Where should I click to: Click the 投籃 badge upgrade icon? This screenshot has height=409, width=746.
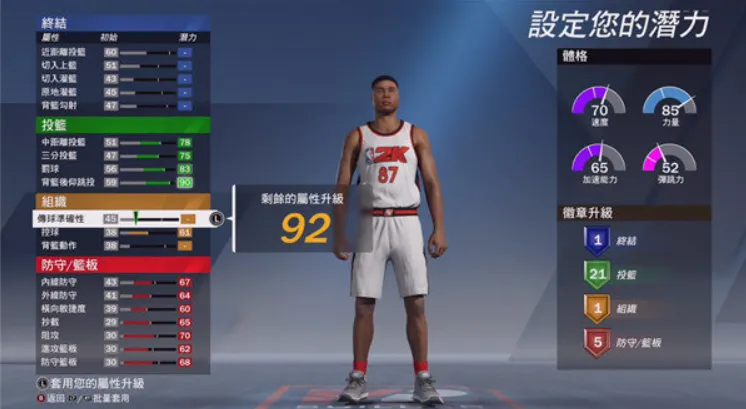(x=595, y=275)
